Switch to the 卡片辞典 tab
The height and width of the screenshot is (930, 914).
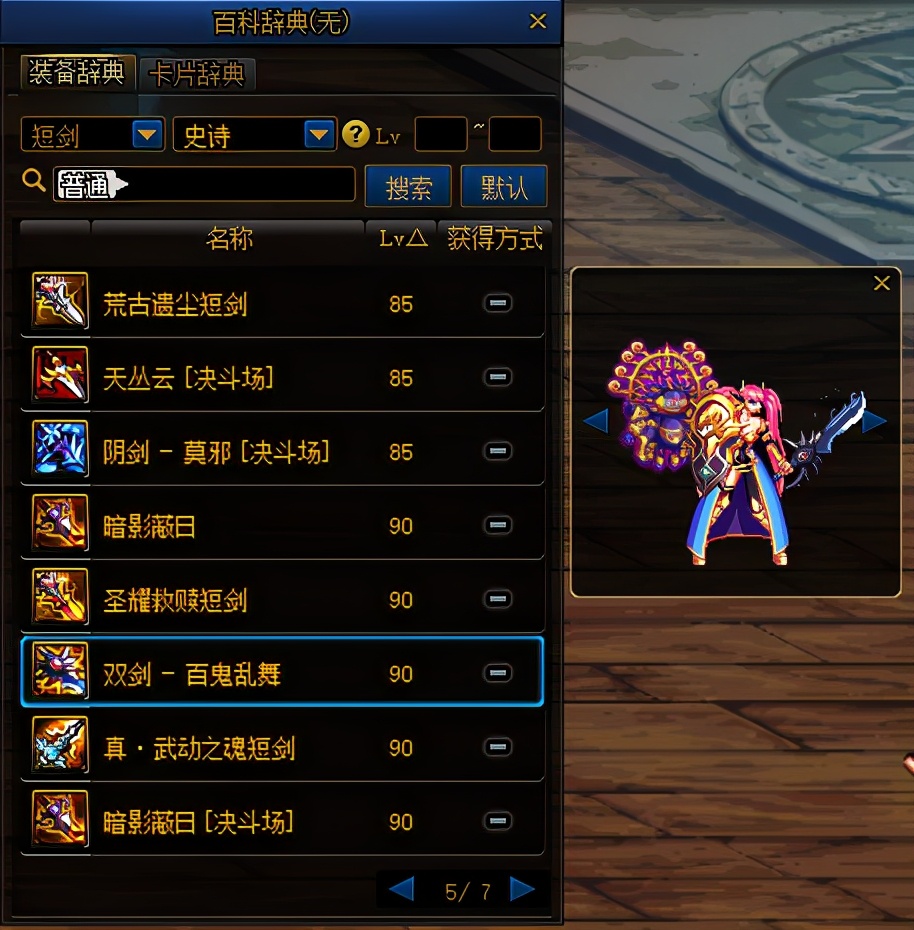click(197, 73)
